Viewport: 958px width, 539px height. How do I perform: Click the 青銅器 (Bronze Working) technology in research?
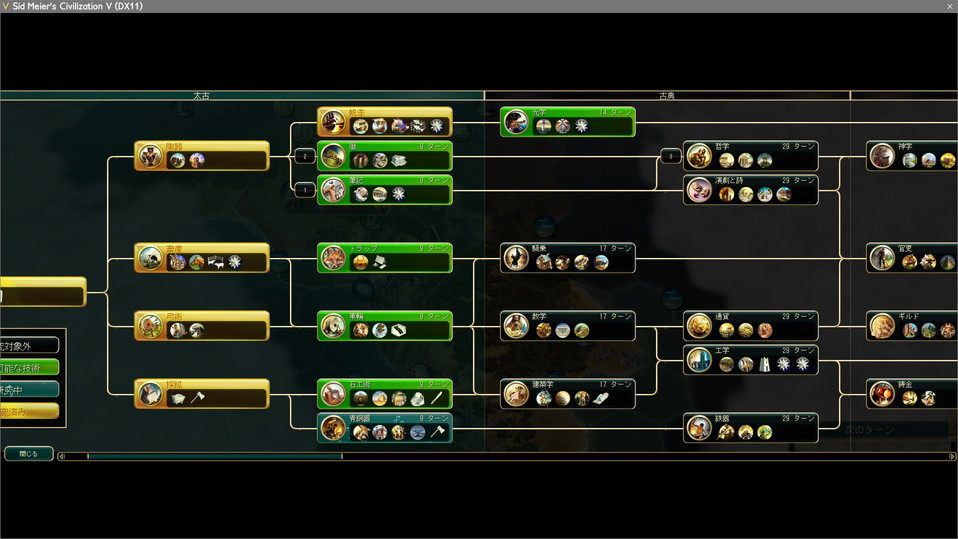click(385, 428)
